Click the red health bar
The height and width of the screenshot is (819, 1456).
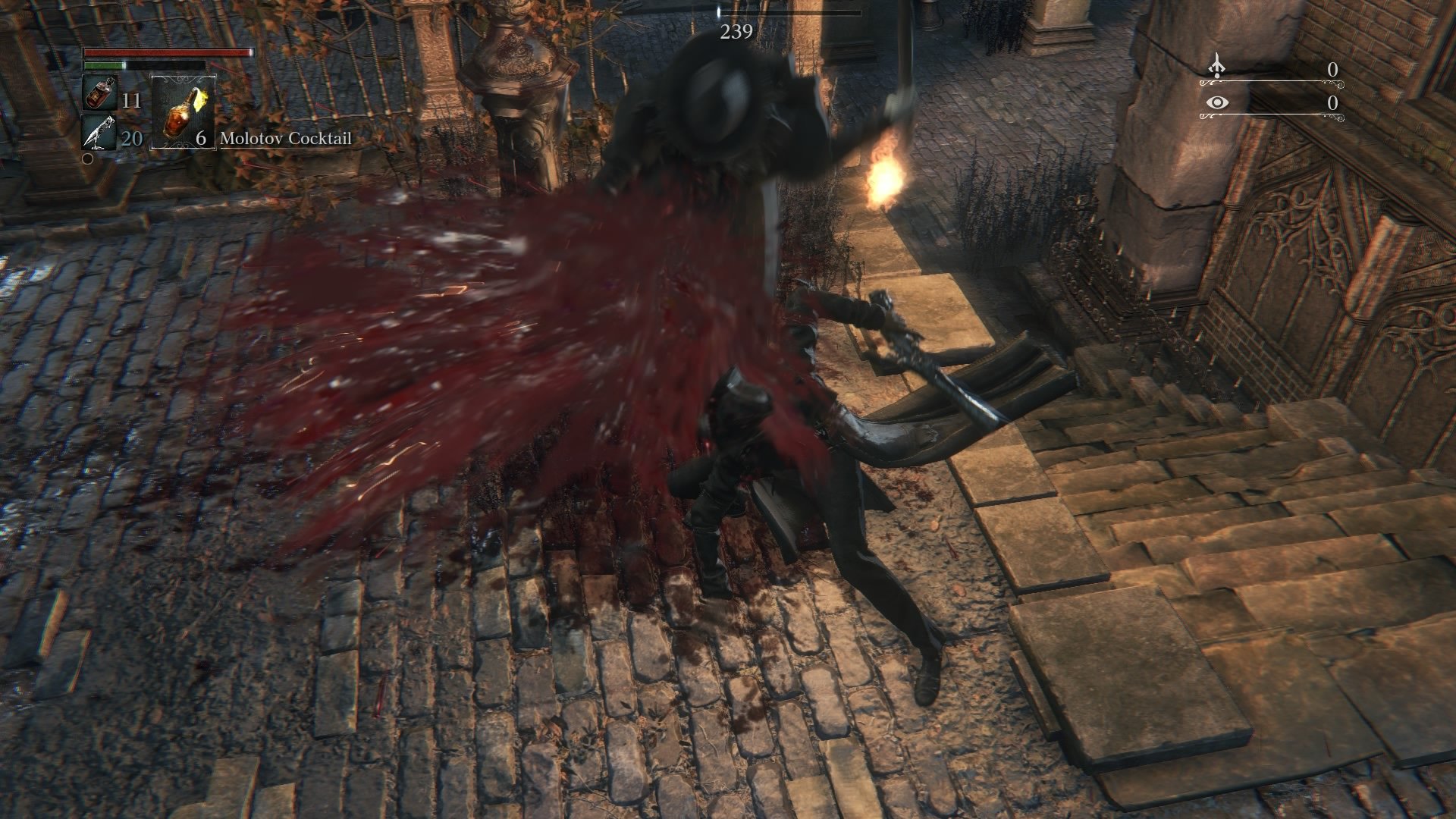pos(167,52)
